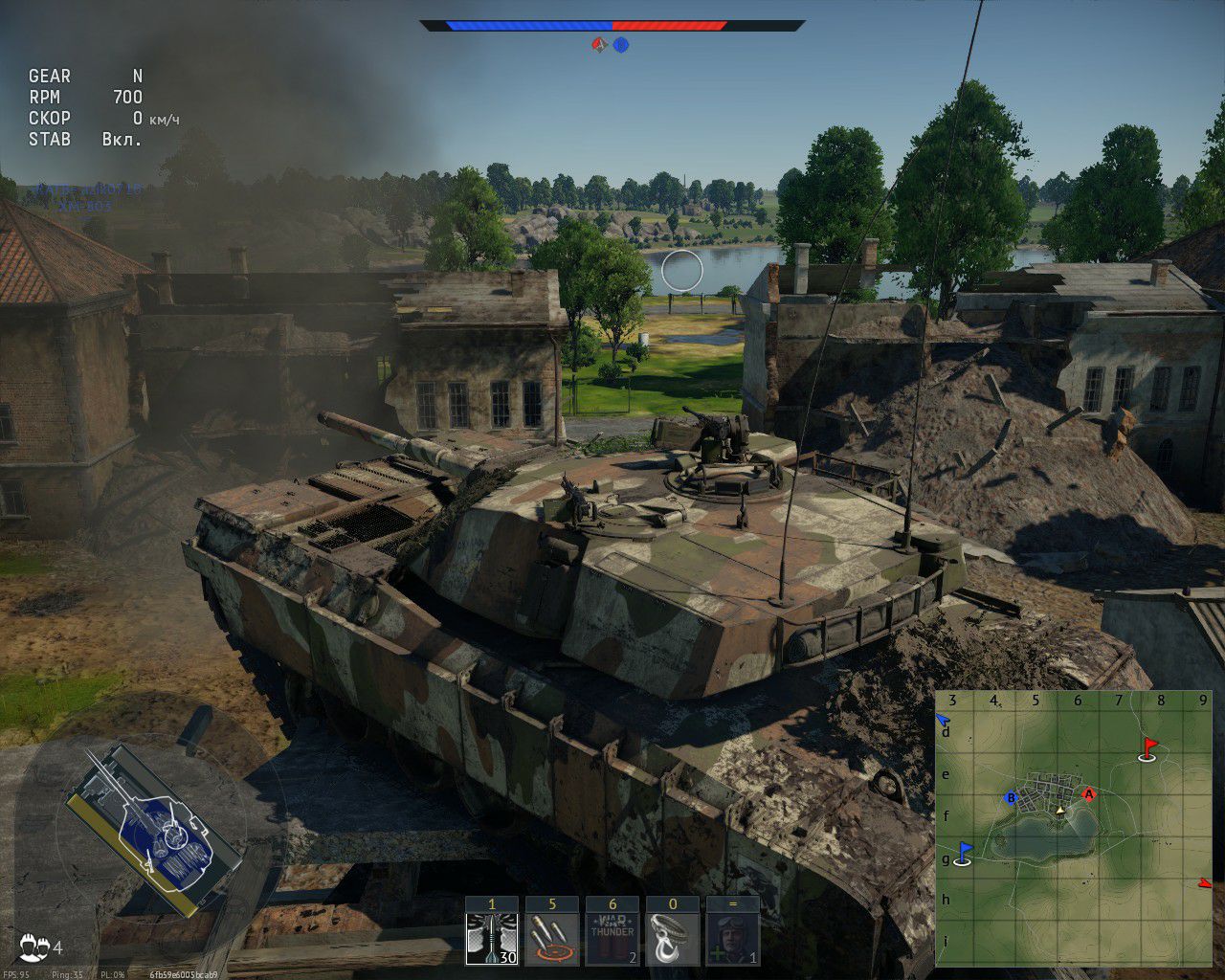Select the tow cable hook icon
This screenshot has width=1225, height=980.
672,938
